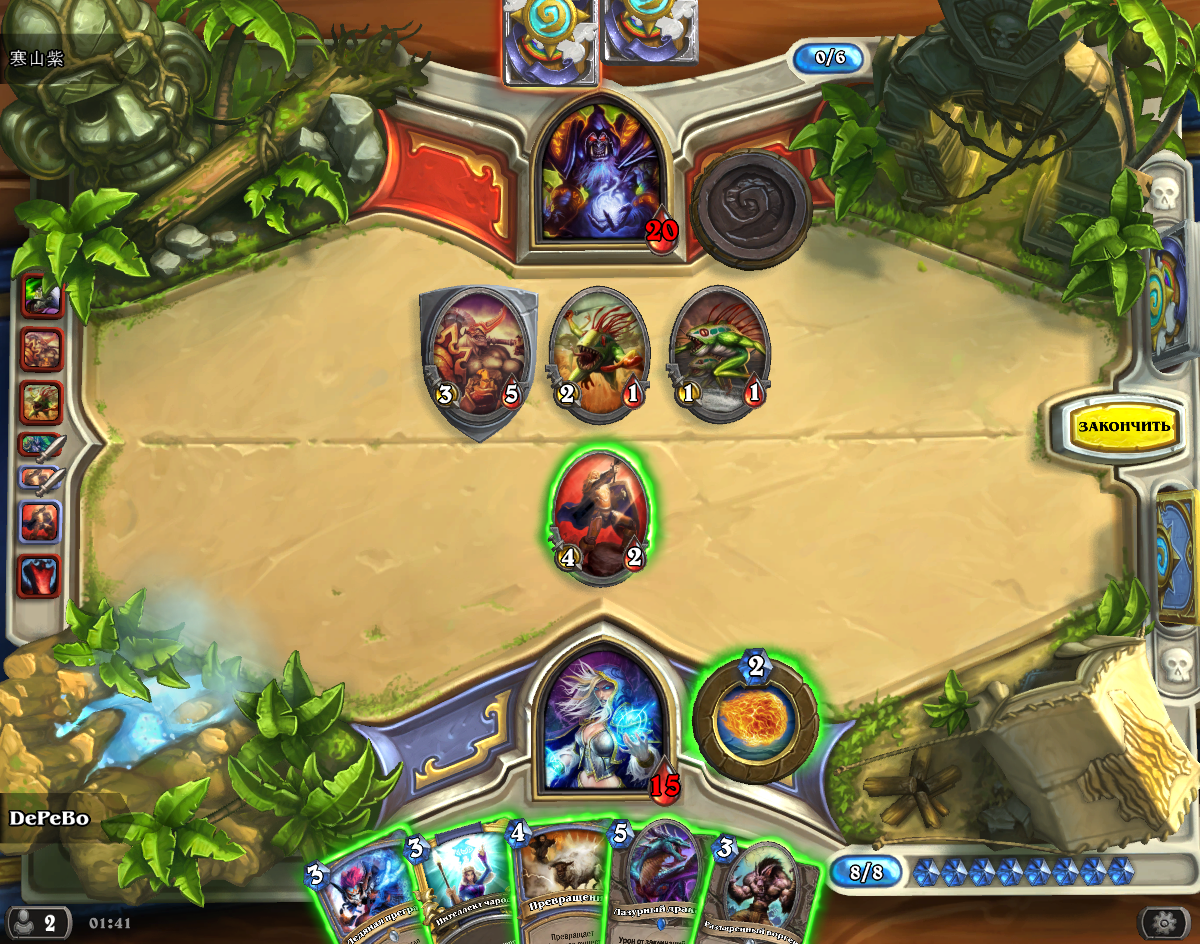This screenshot has width=1200, height=944.
Task: End the turn with the ЗАКОНЧИТЬ button
Action: point(1122,426)
